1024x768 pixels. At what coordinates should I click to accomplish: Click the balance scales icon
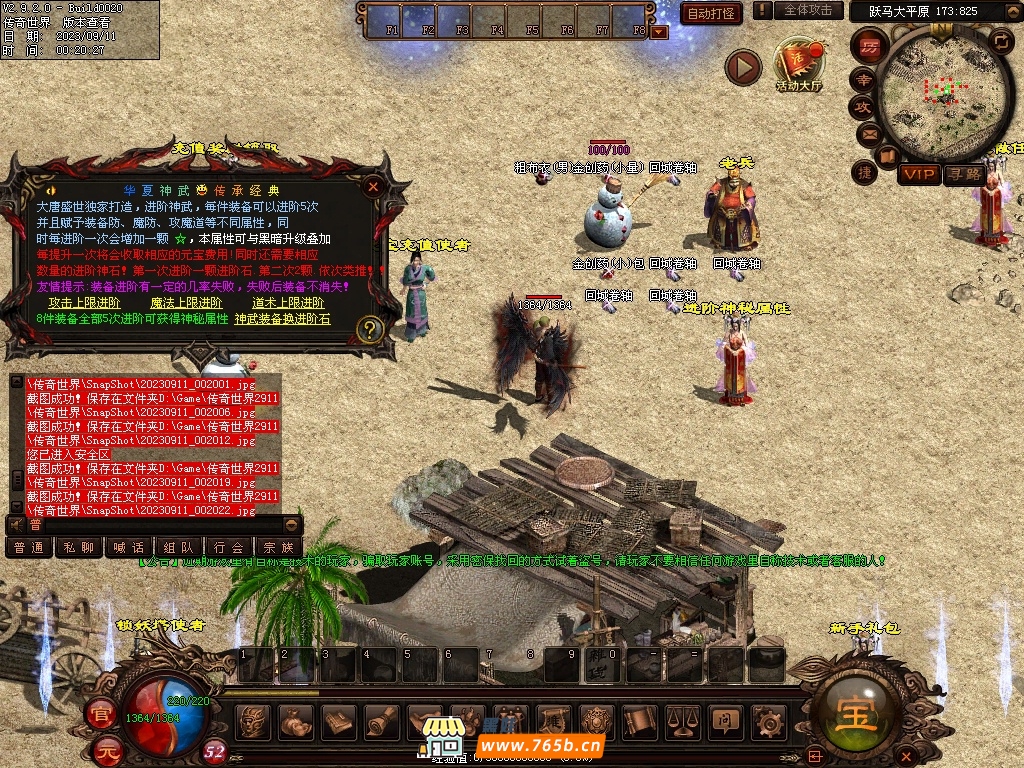(682, 720)
